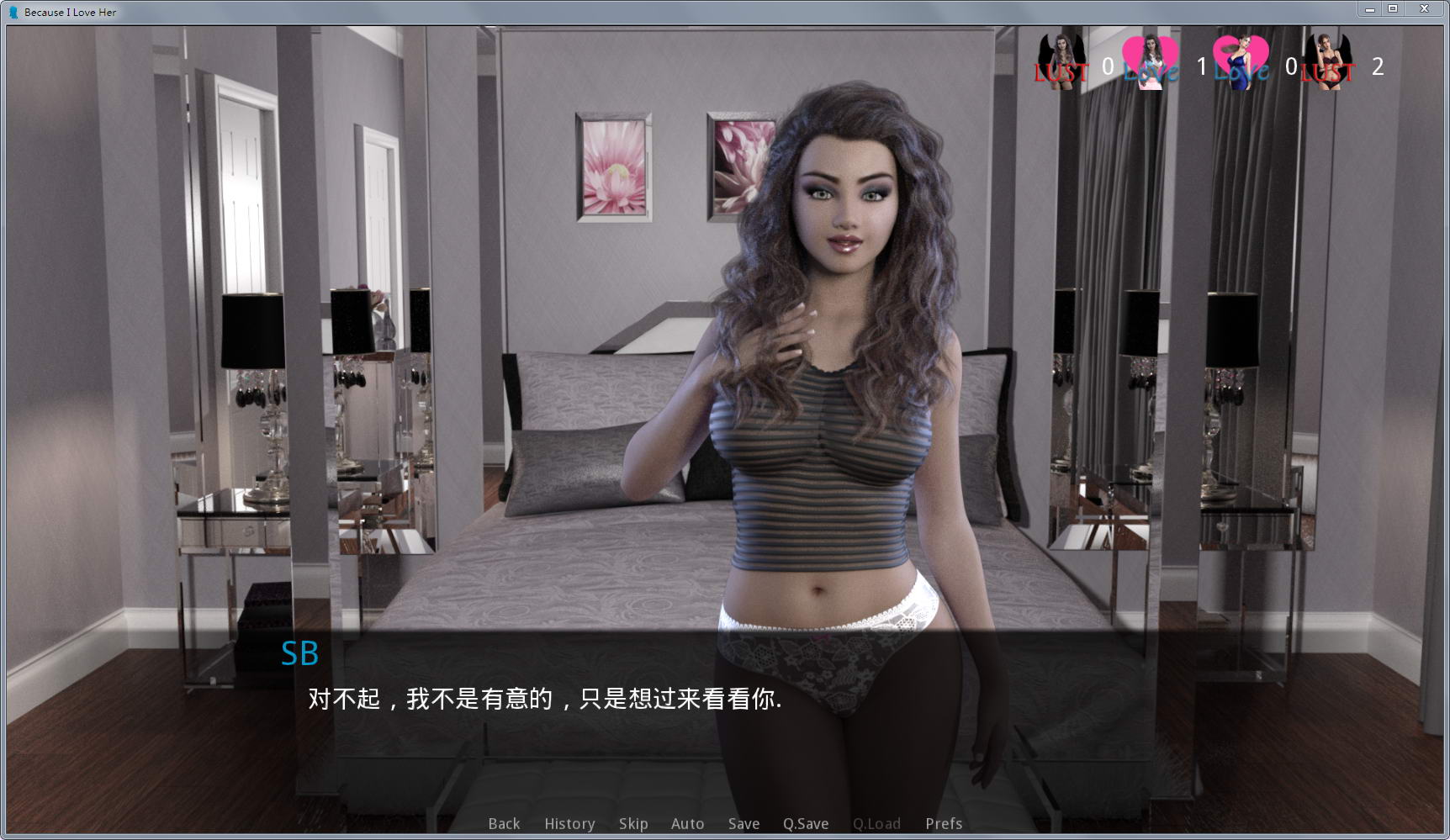Enable Auto-forward text mode
Screen dimensions: 1450x840
tap(687, 824)
